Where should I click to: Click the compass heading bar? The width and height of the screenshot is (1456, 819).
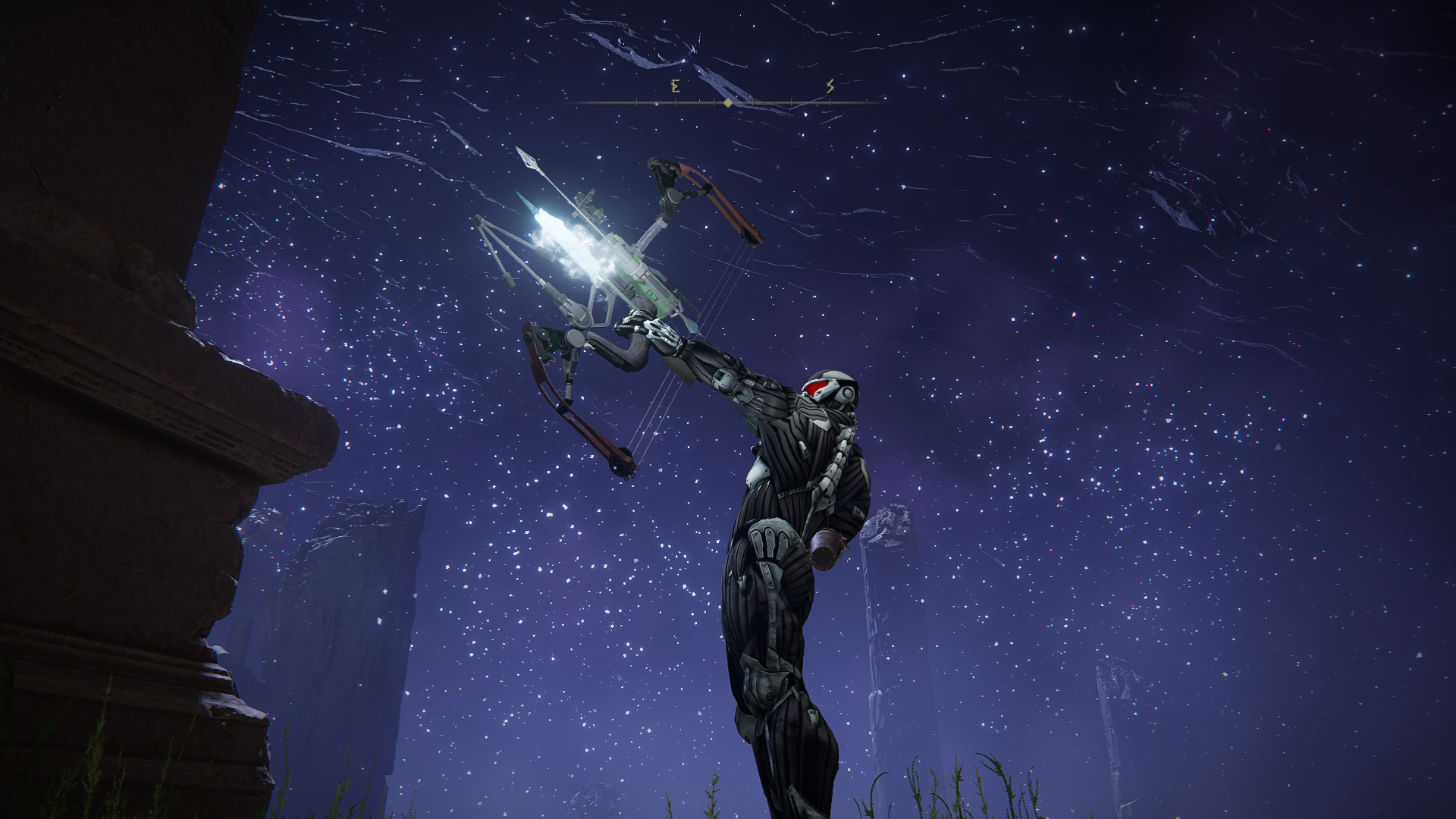pyautogui.click(x=728, y=101)
